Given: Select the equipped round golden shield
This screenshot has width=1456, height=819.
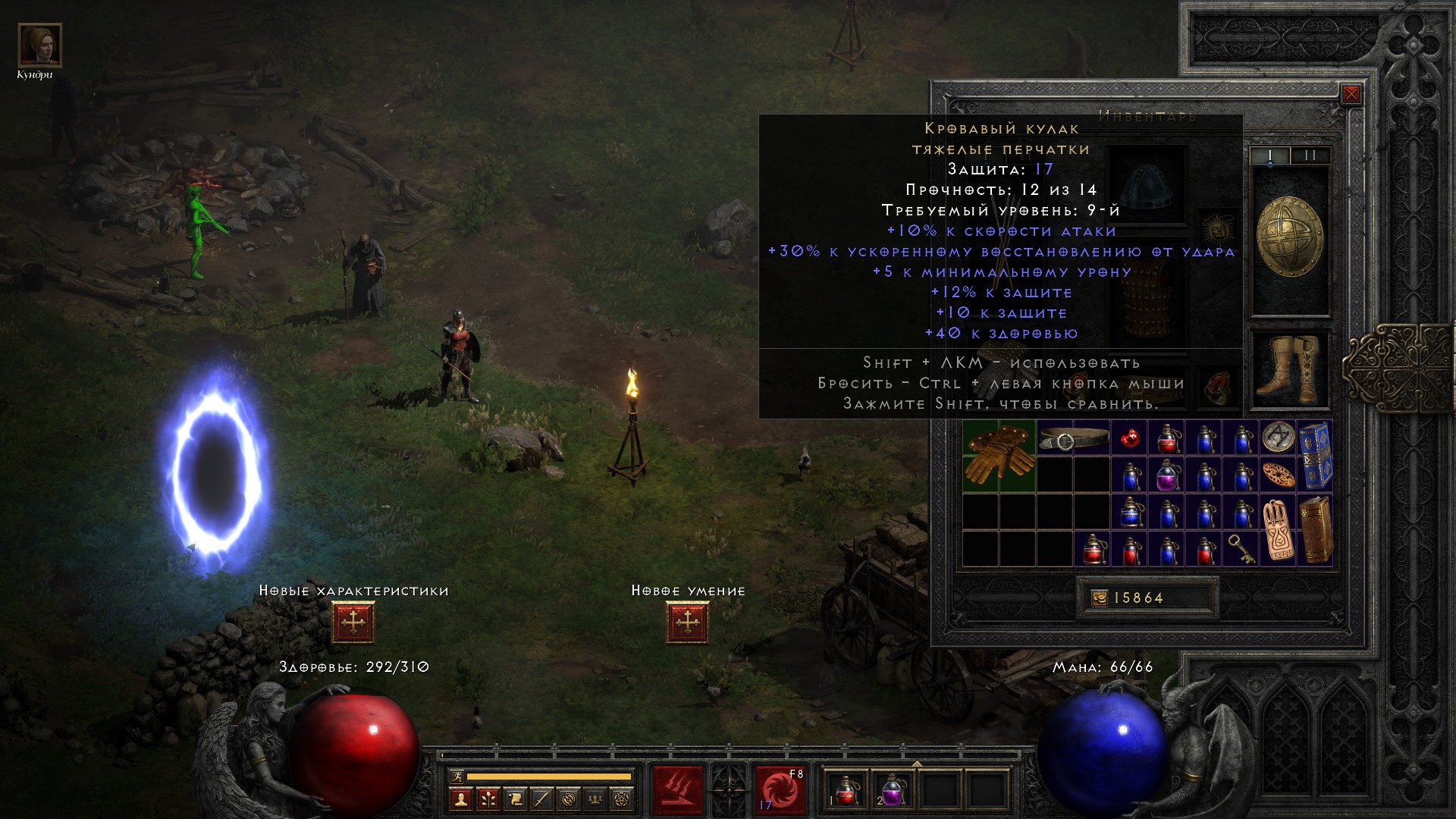Looking at the screenshot, I should 1289,238.
